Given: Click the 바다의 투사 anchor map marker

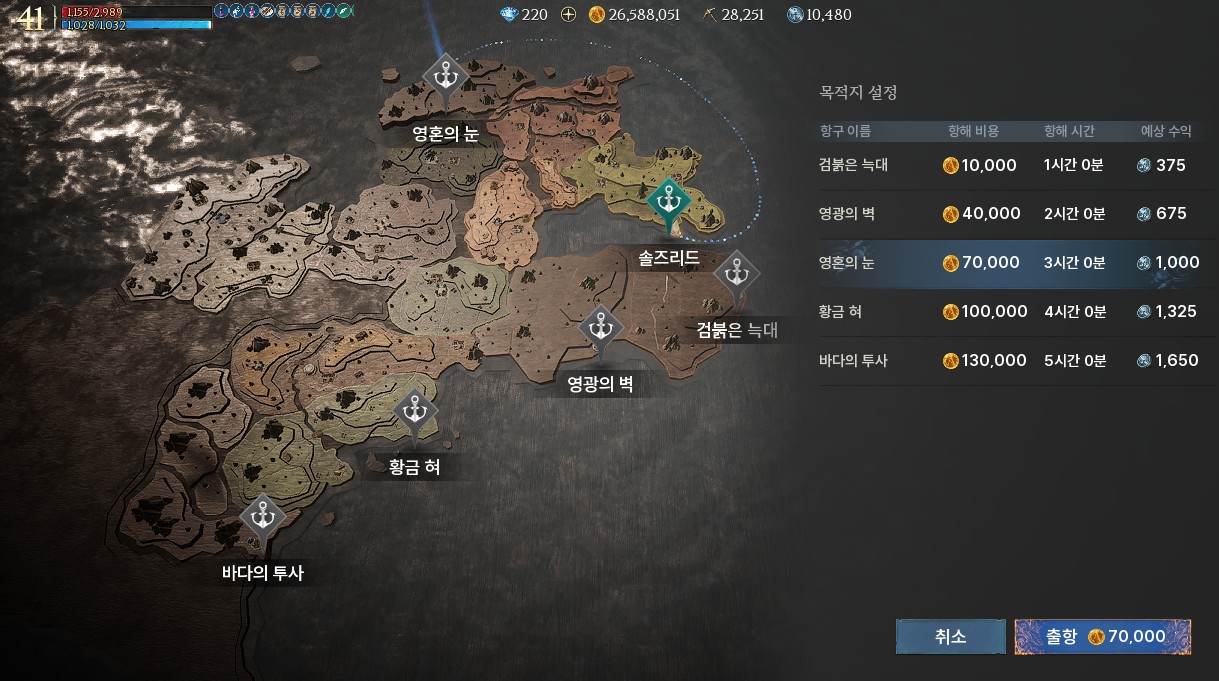Looking at the screenshot, I should point(262,517).
